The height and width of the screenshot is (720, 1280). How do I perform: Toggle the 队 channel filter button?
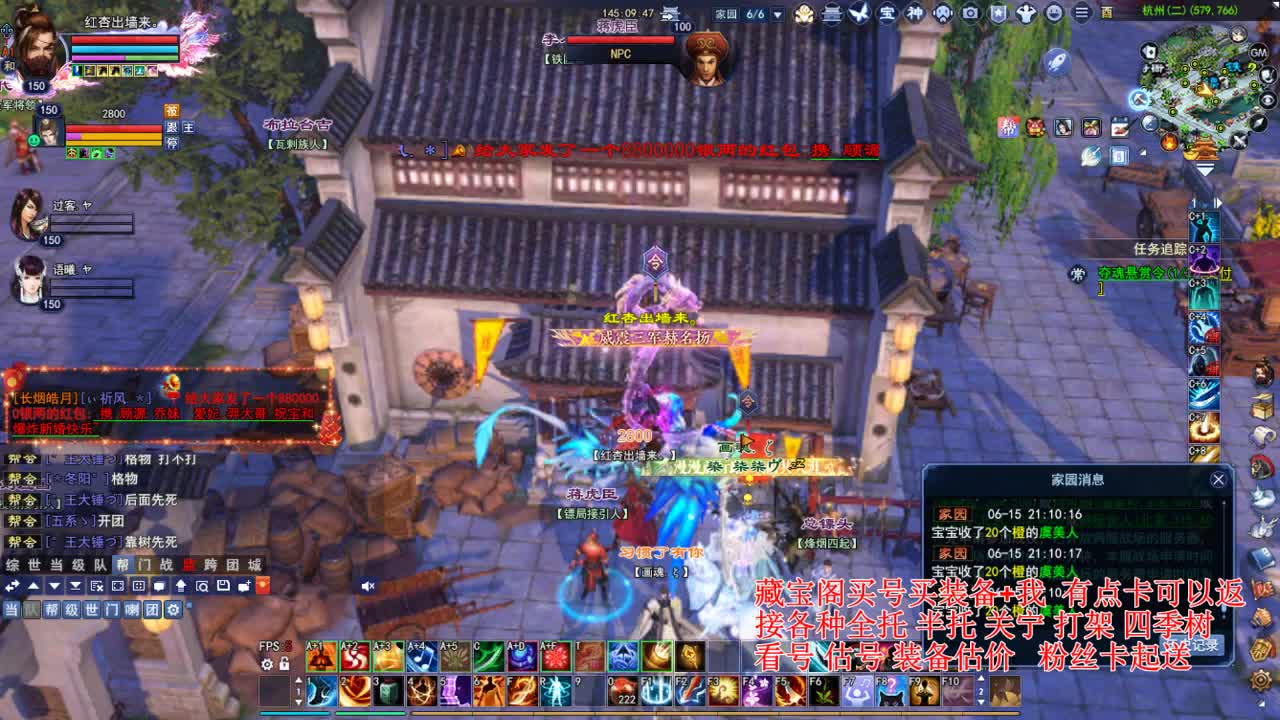click(33, 610)
